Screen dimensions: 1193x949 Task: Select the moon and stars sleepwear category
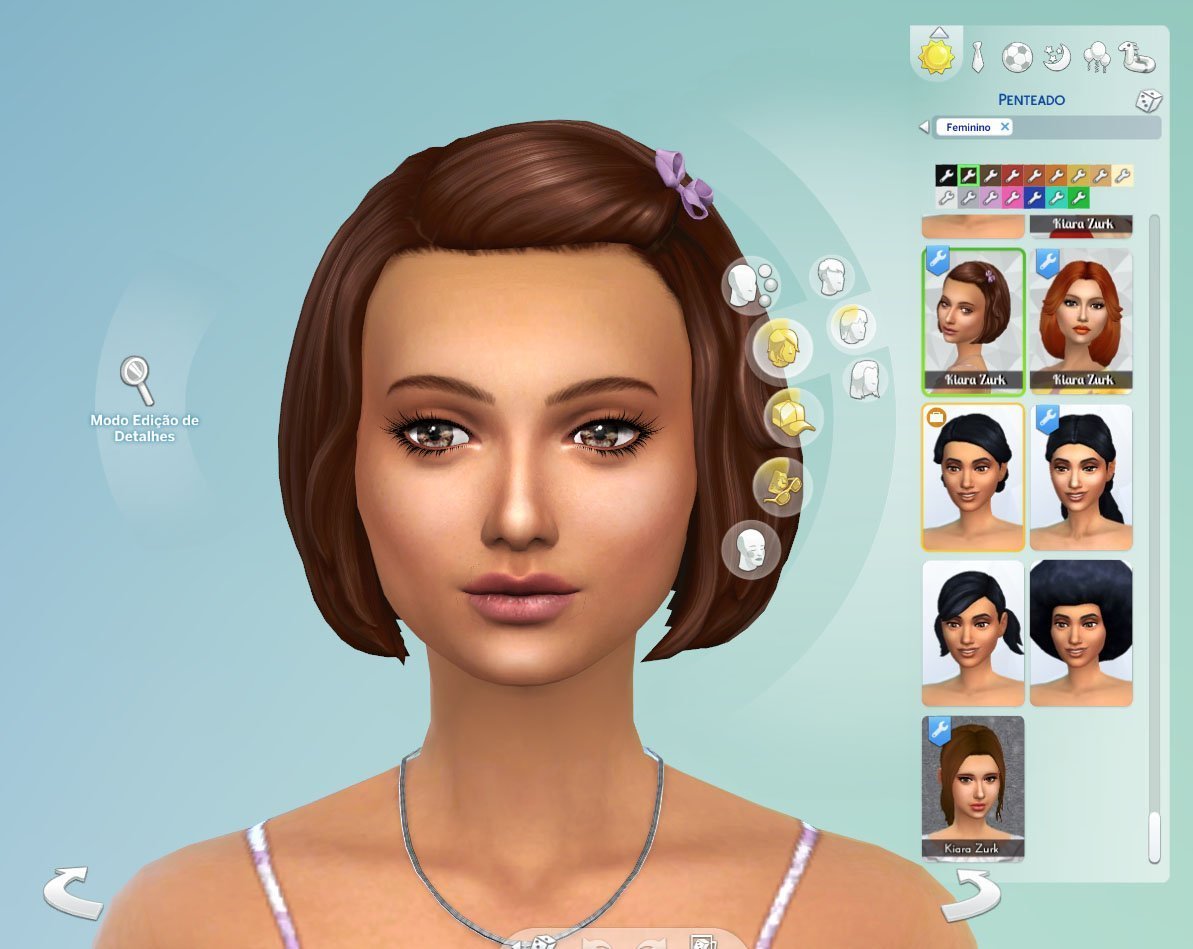coord(1056,56)
